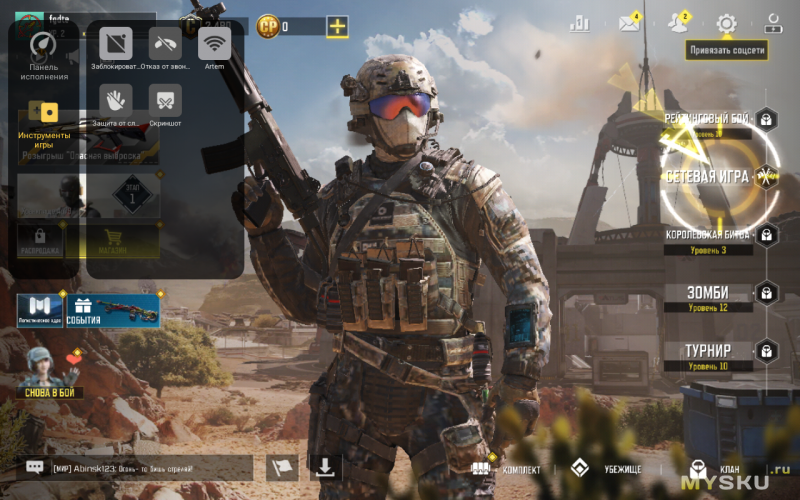Open the download arrow button

(x=326, y=467)
